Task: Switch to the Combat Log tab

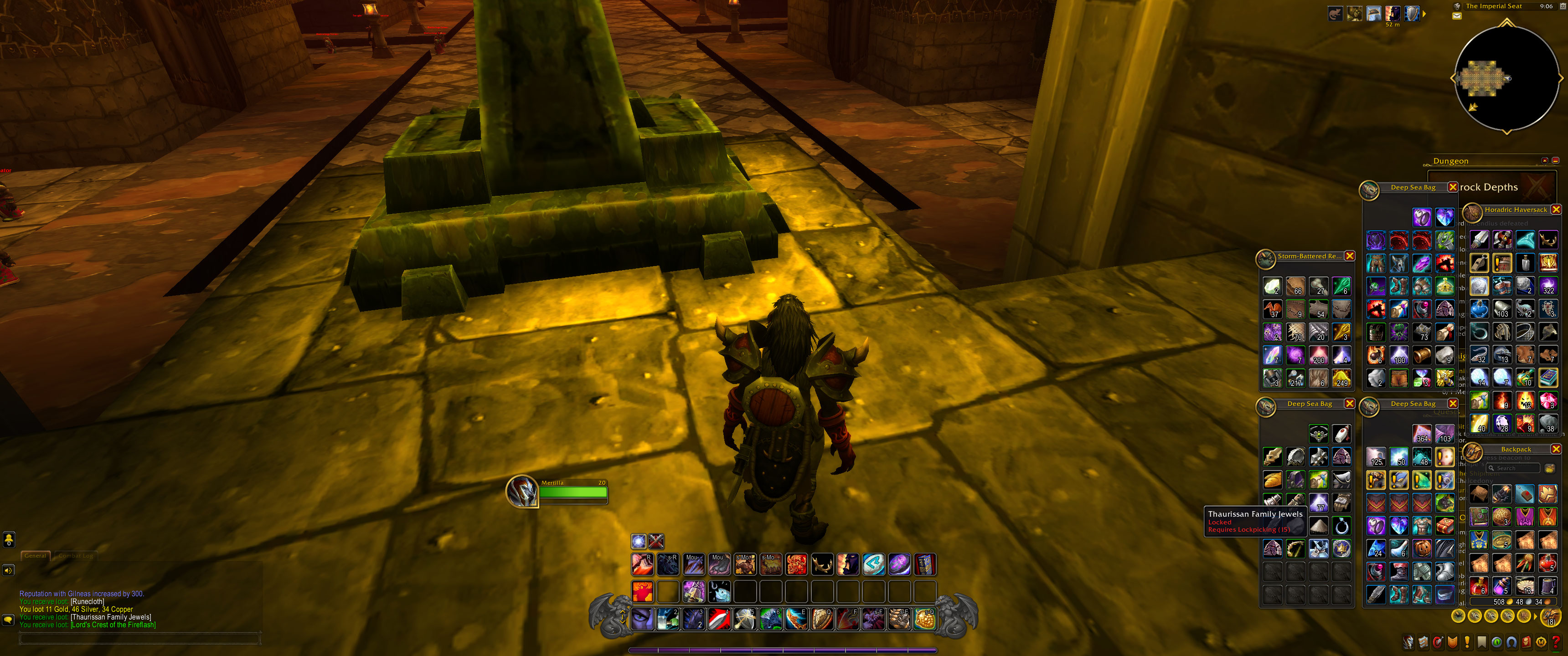Action: click(x=76, y=556)
